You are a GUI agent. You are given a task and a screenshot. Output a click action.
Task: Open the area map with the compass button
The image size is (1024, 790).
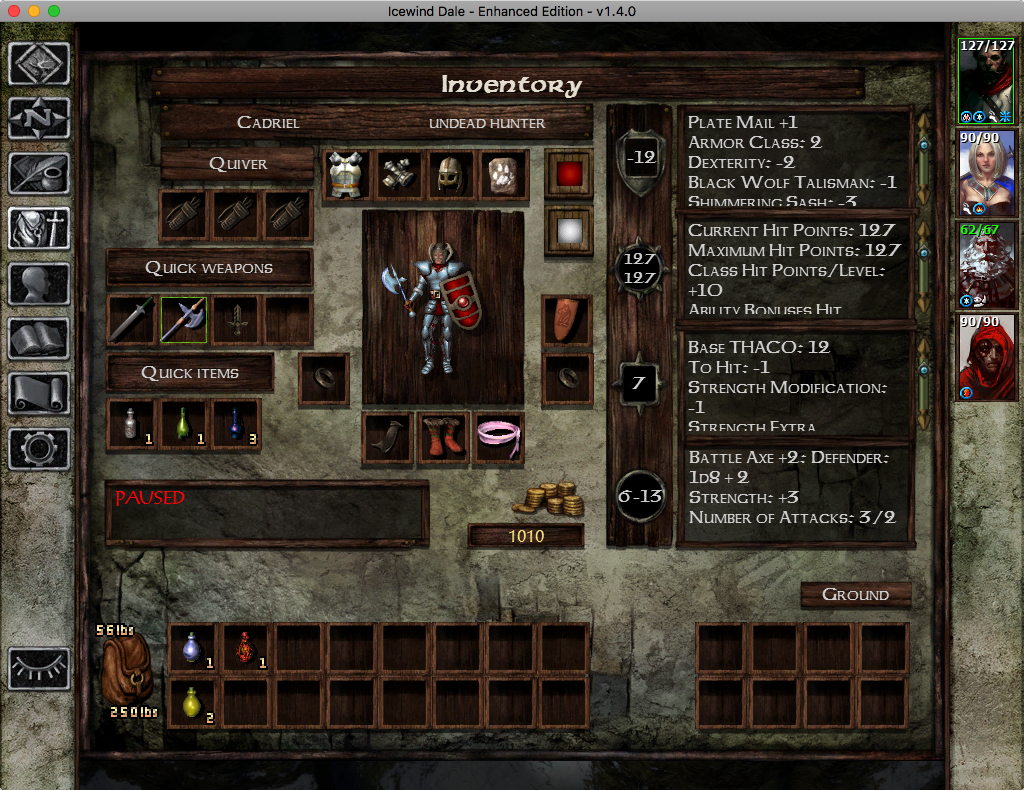[x=39, y=119]
